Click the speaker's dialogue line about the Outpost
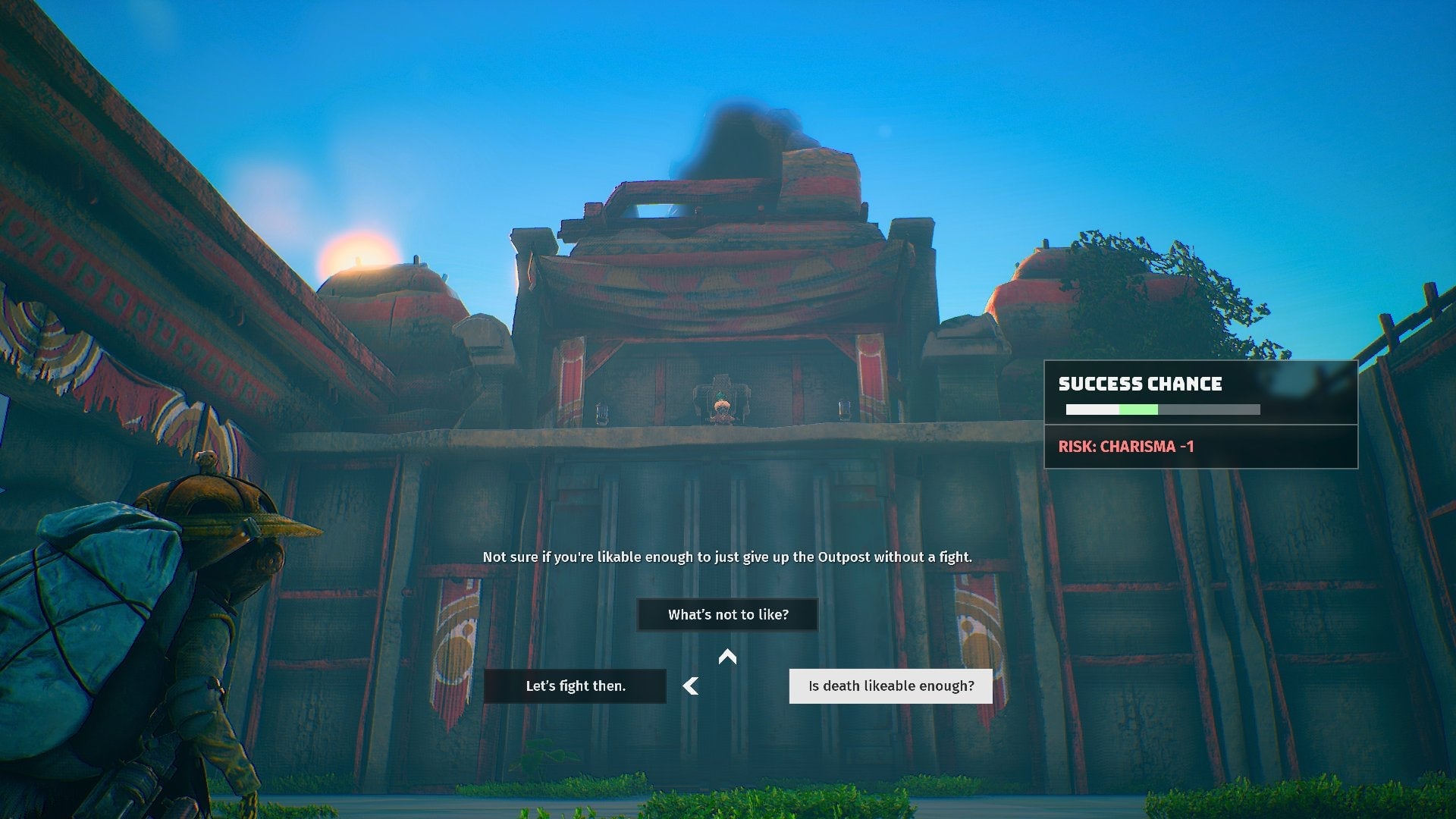The height and width of the screenshot is (819, 1456). click(728, 554)
